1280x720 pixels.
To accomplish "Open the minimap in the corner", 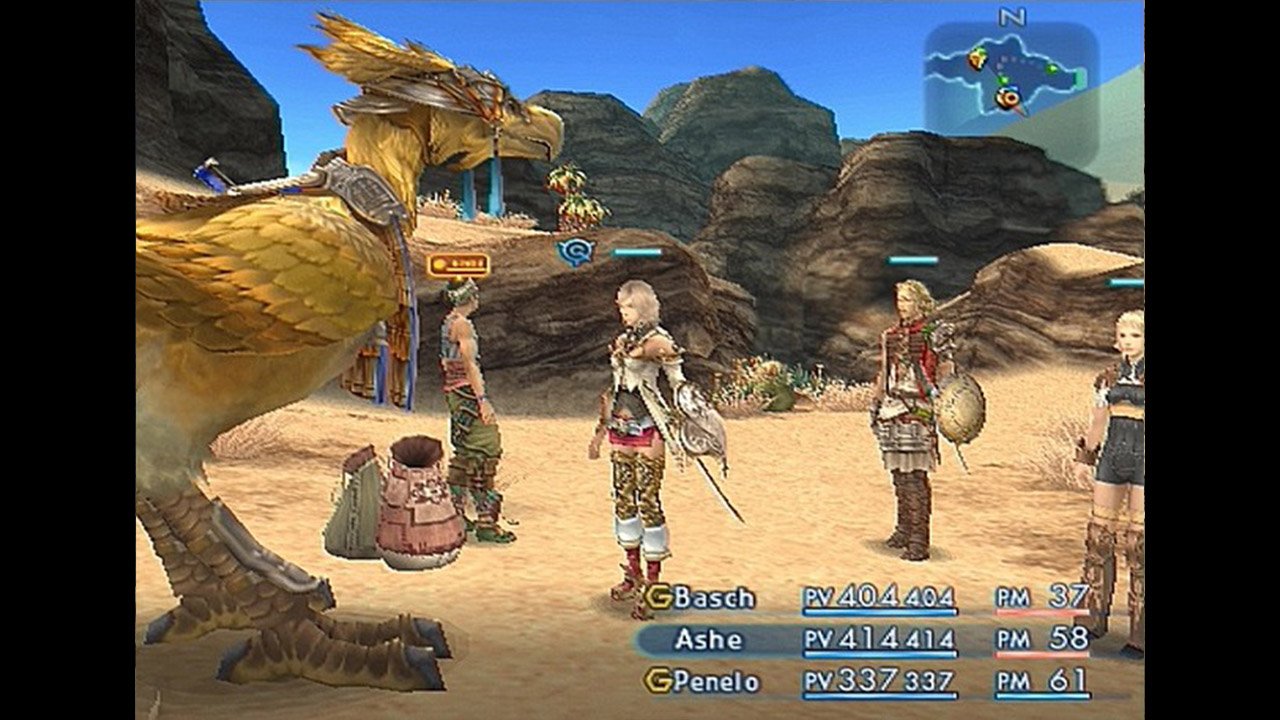I will pos(1010,80).
